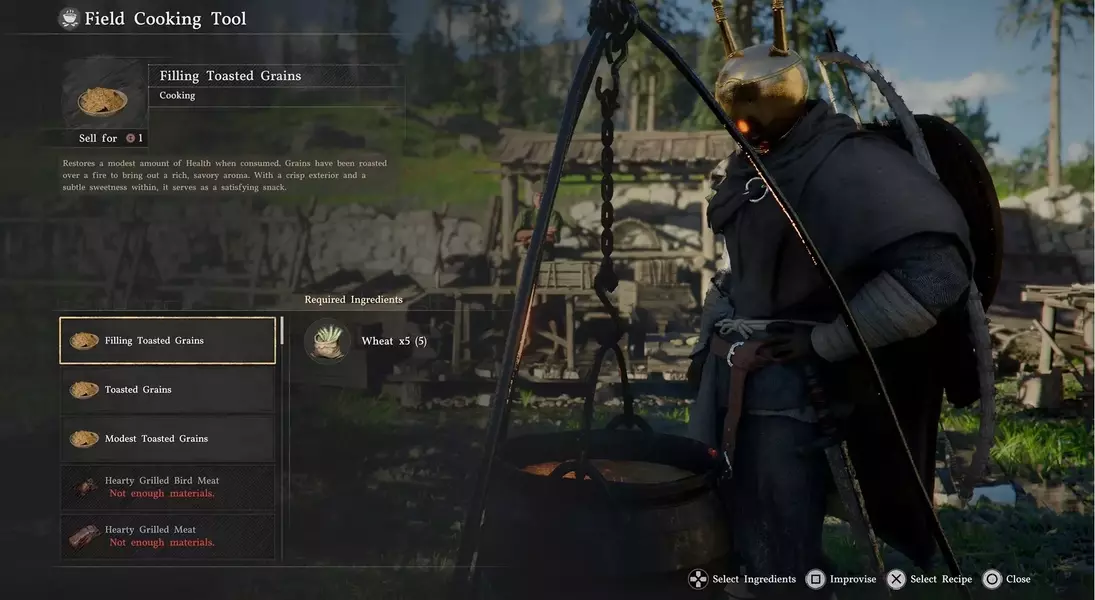Screen dimensions: 1095x600
Task: Select the Hearty Grilled Bird Meat recipe
Action: (x=167, y=487)
